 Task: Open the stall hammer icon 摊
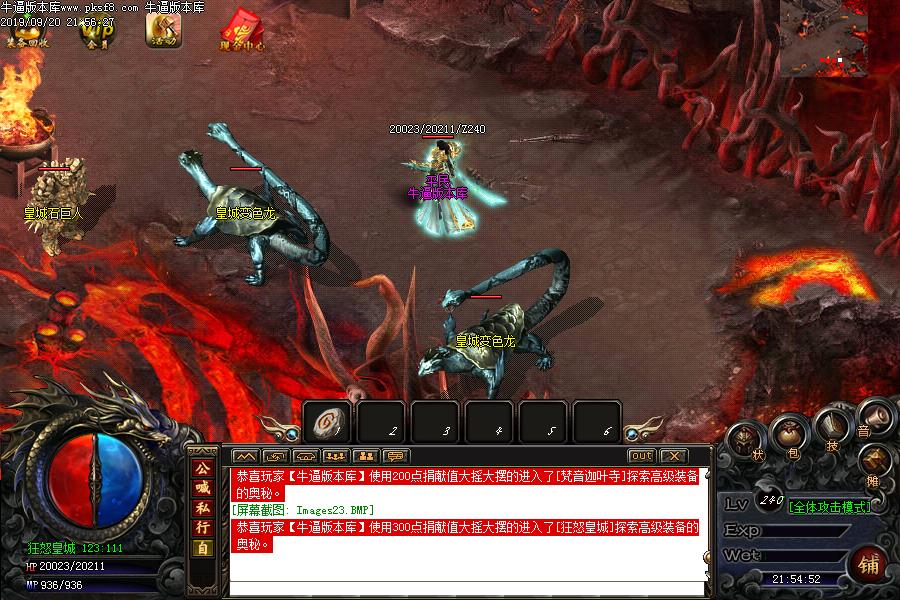coord(877,462)
